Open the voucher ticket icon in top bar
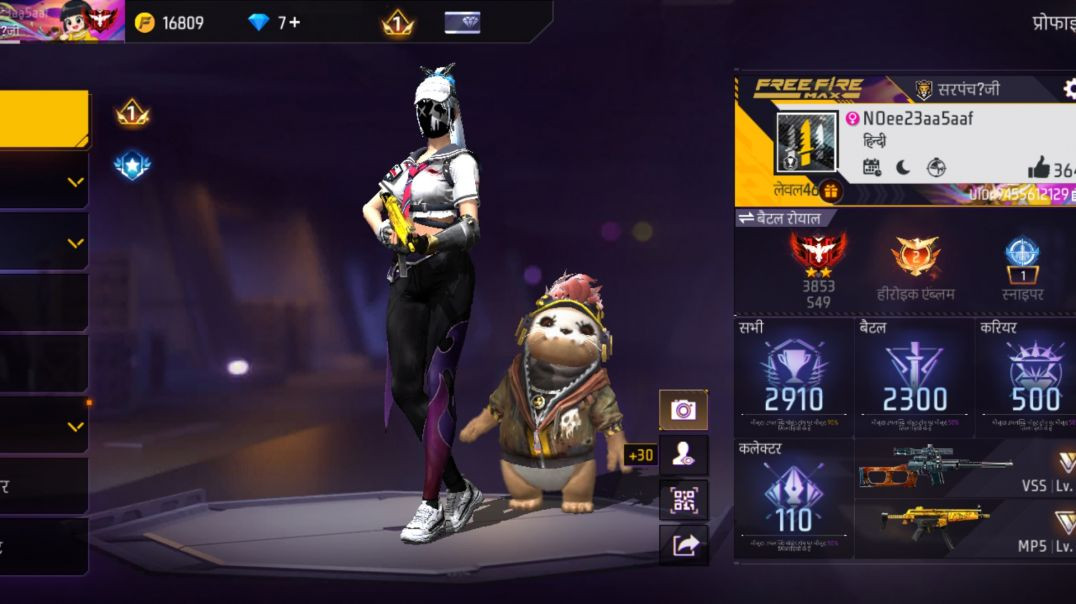 [462, 22]
